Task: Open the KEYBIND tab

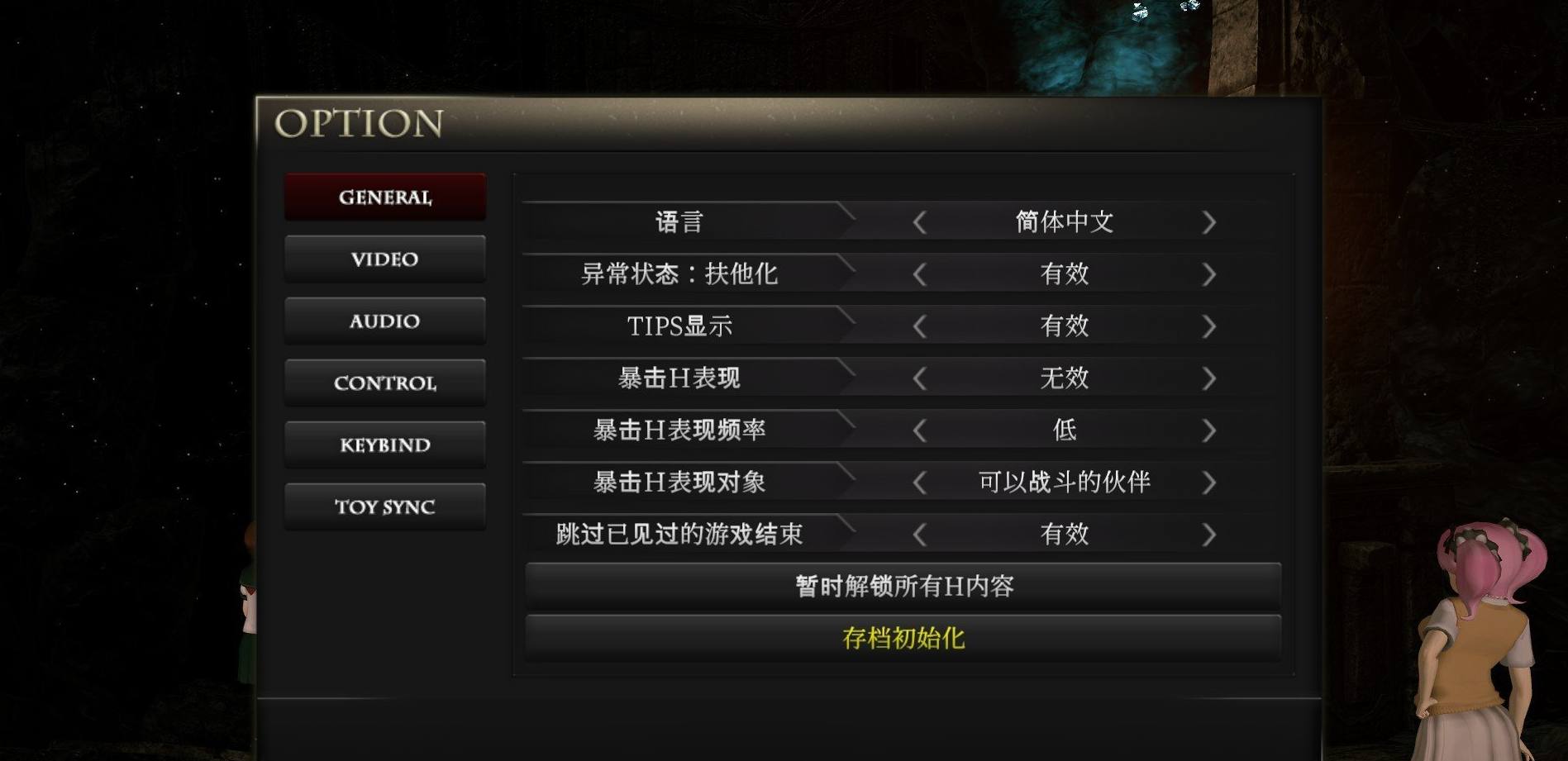Action: 384,445
